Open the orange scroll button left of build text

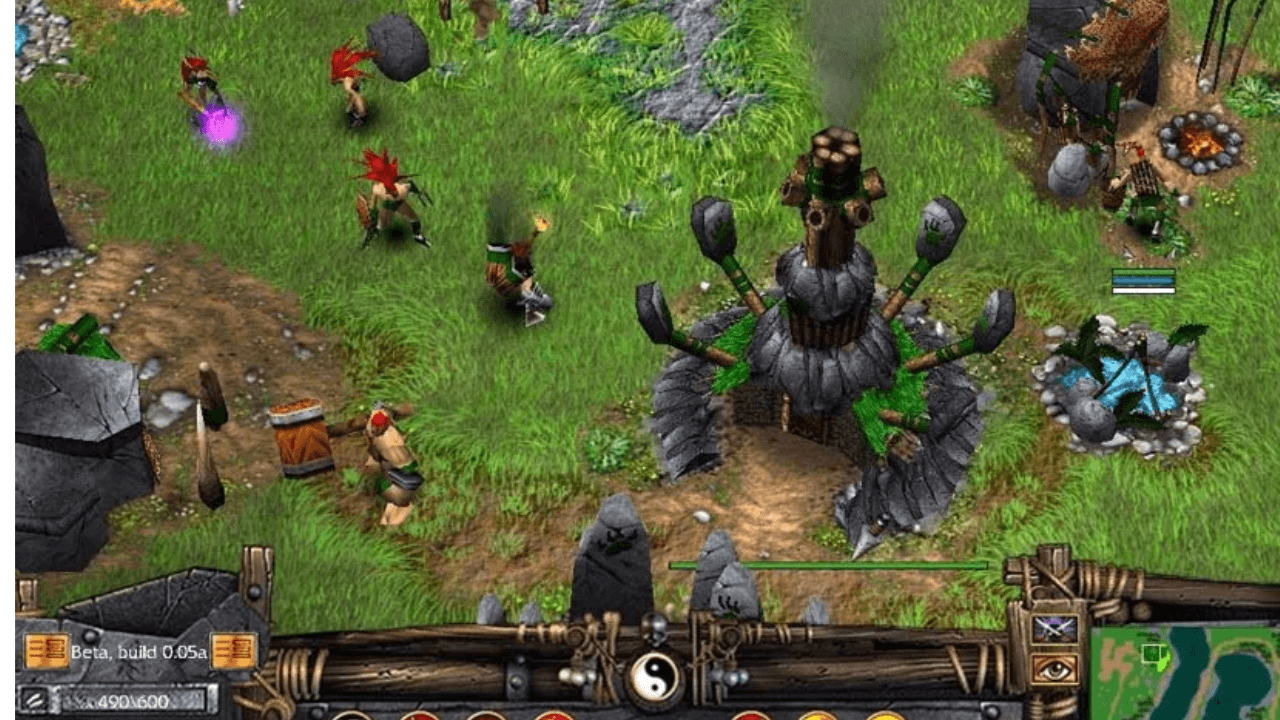point(46,651)
